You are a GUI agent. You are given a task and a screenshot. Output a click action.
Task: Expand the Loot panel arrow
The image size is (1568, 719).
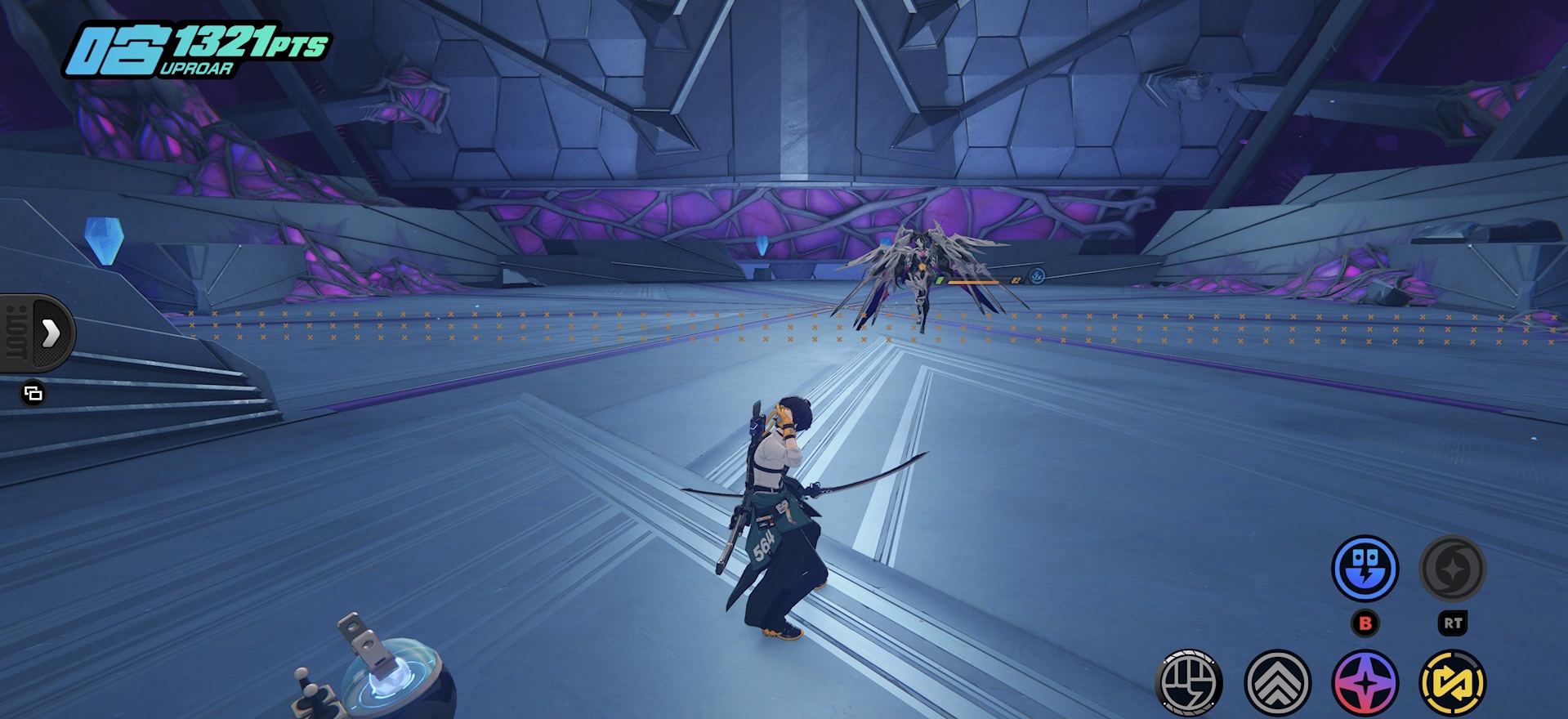point(51,333)
